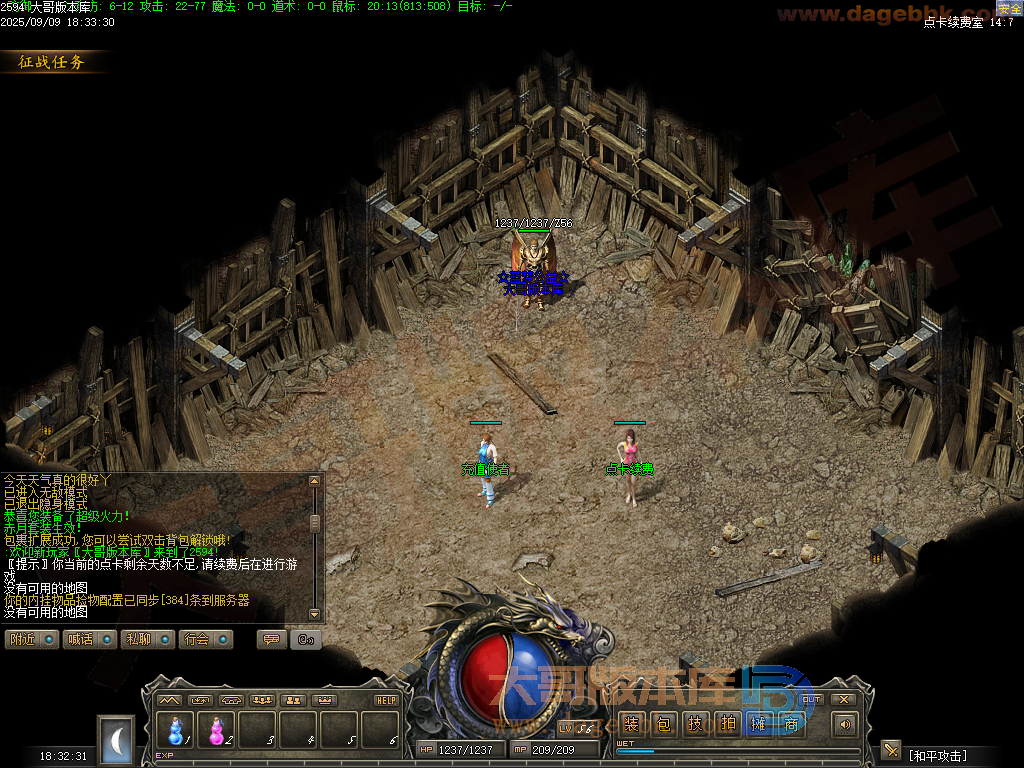Use the pink potion in slot 2
The height and width of the screenshot is (768, 1024).
(x=216, y=731)
